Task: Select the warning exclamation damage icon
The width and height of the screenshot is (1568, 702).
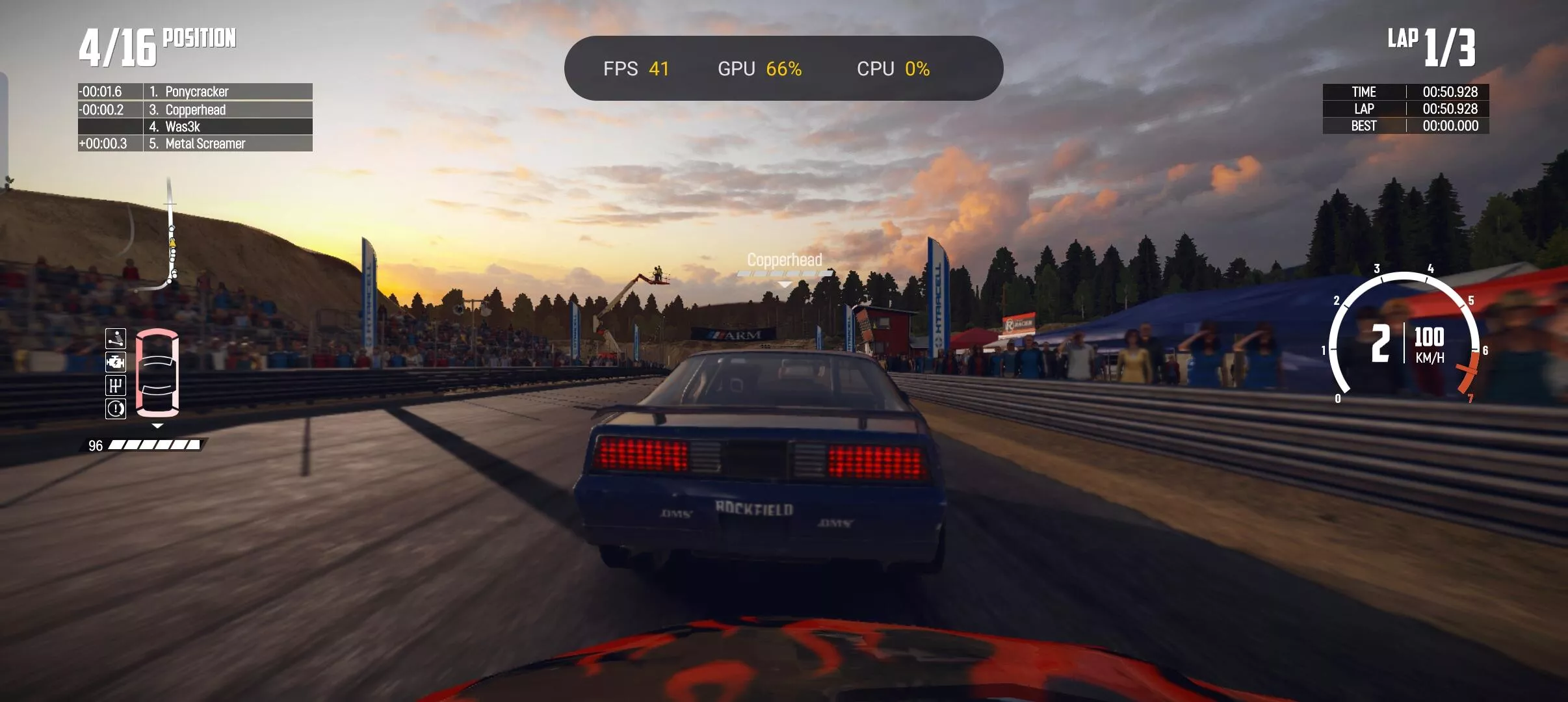Action: point(116,409)
